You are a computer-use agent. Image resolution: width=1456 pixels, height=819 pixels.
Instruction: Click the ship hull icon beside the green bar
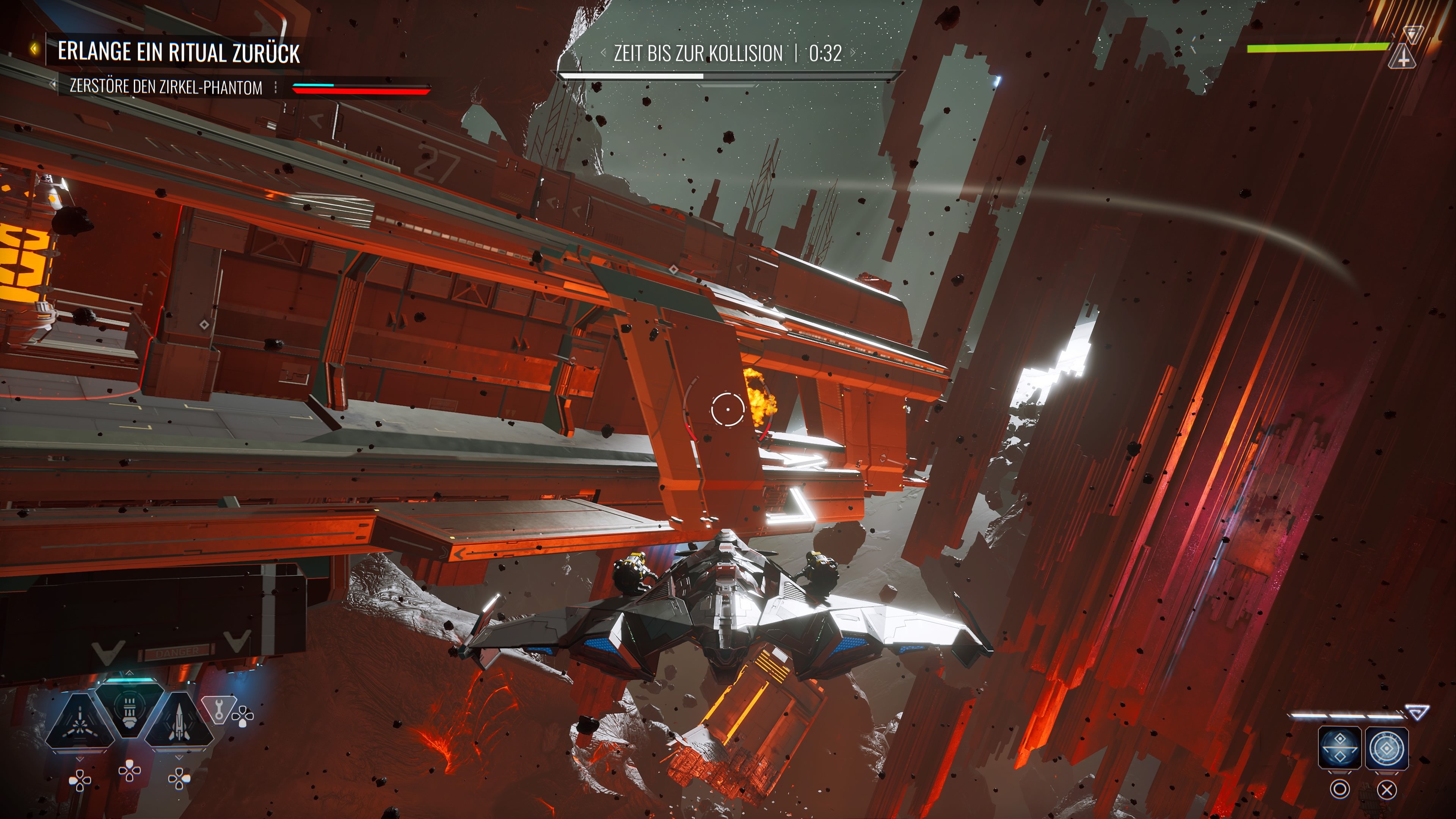tap(1403, 56)
